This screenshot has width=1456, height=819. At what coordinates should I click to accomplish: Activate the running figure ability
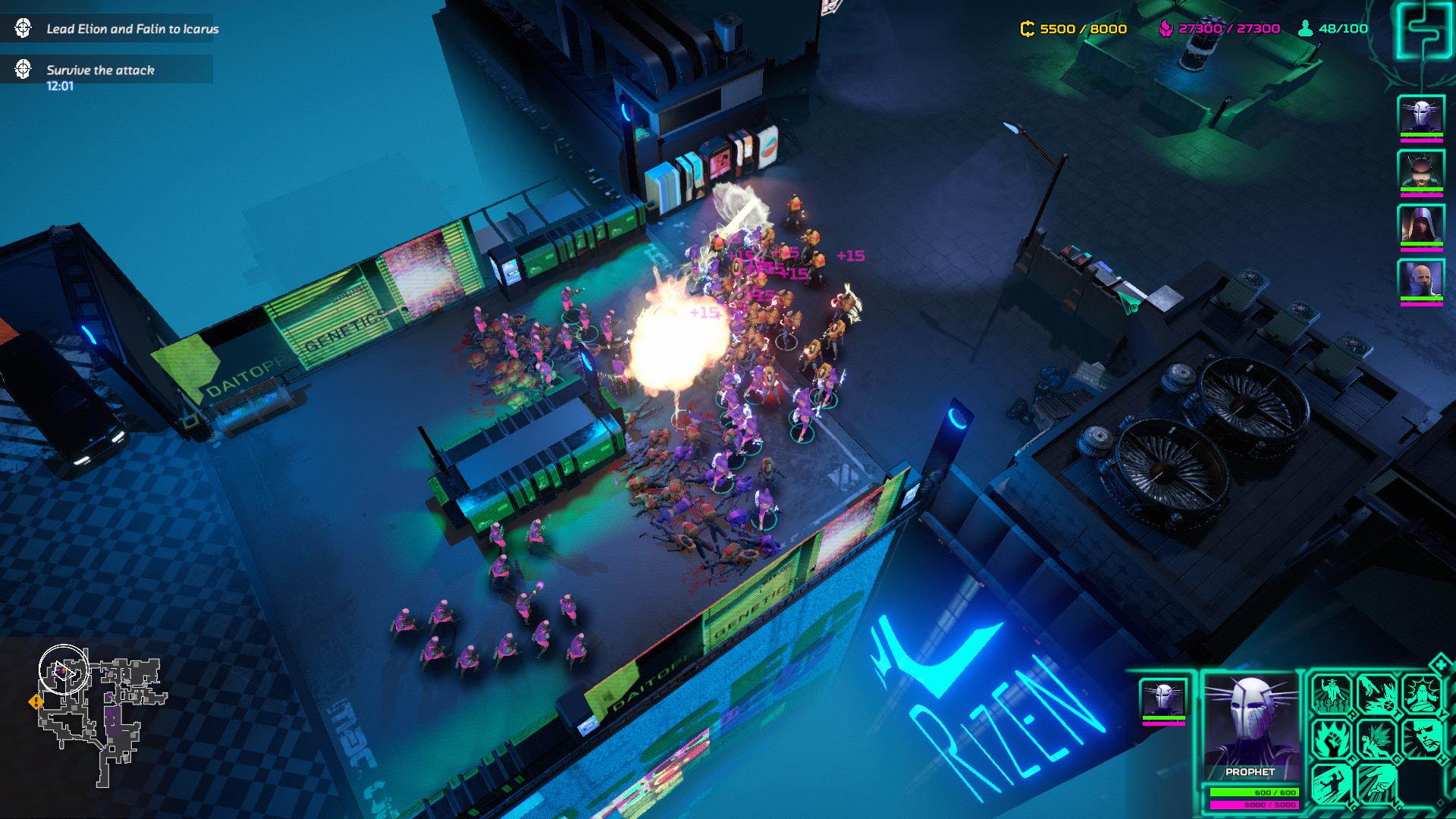(1332, 782)
